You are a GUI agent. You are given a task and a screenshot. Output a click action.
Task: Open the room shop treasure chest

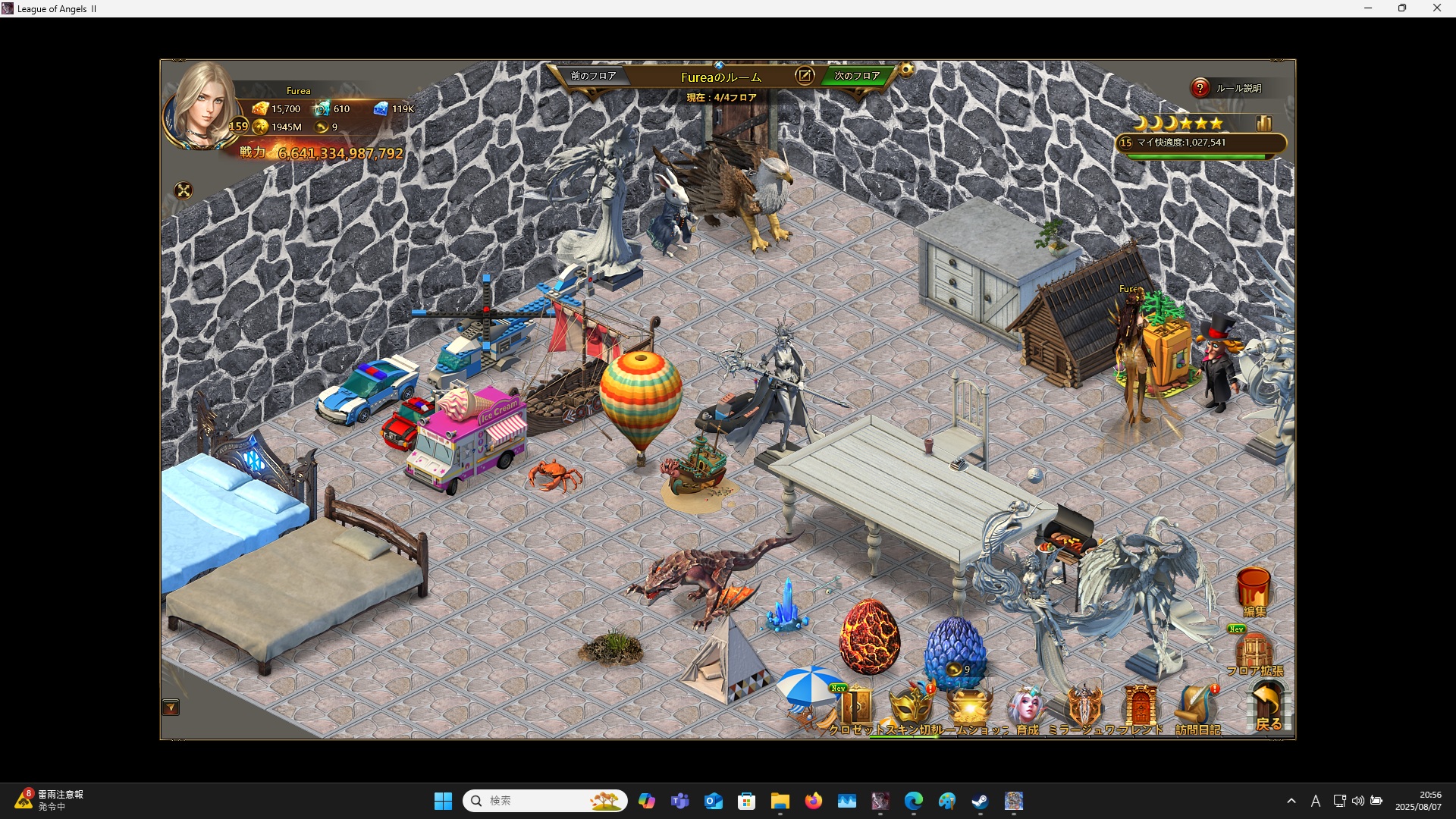coord(970,709)
